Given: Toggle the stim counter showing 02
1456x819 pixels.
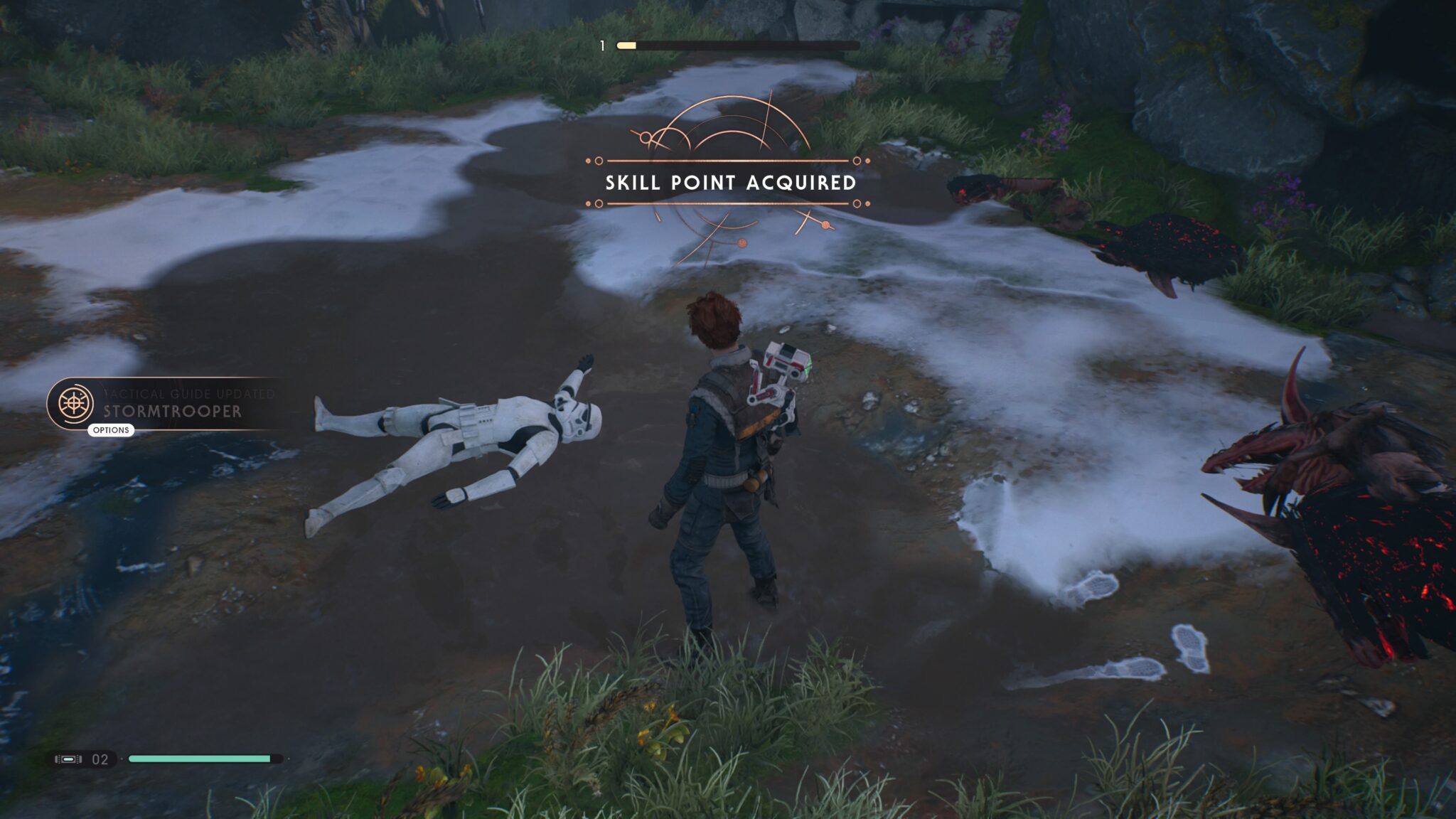Looking at the screenshot, I should (x=100, y=759).
